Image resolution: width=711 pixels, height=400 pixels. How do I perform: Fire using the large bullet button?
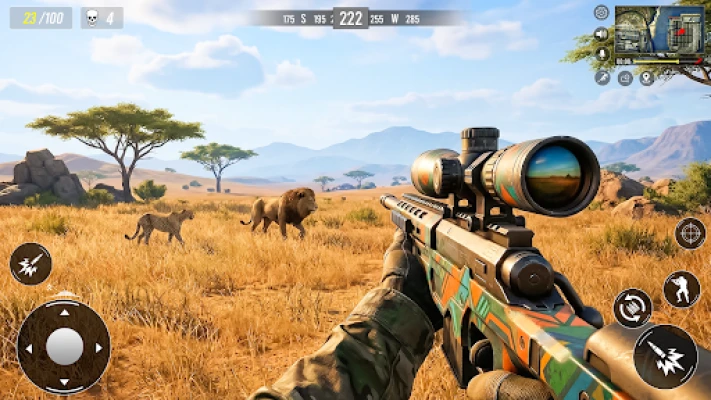tap(665, 357)
